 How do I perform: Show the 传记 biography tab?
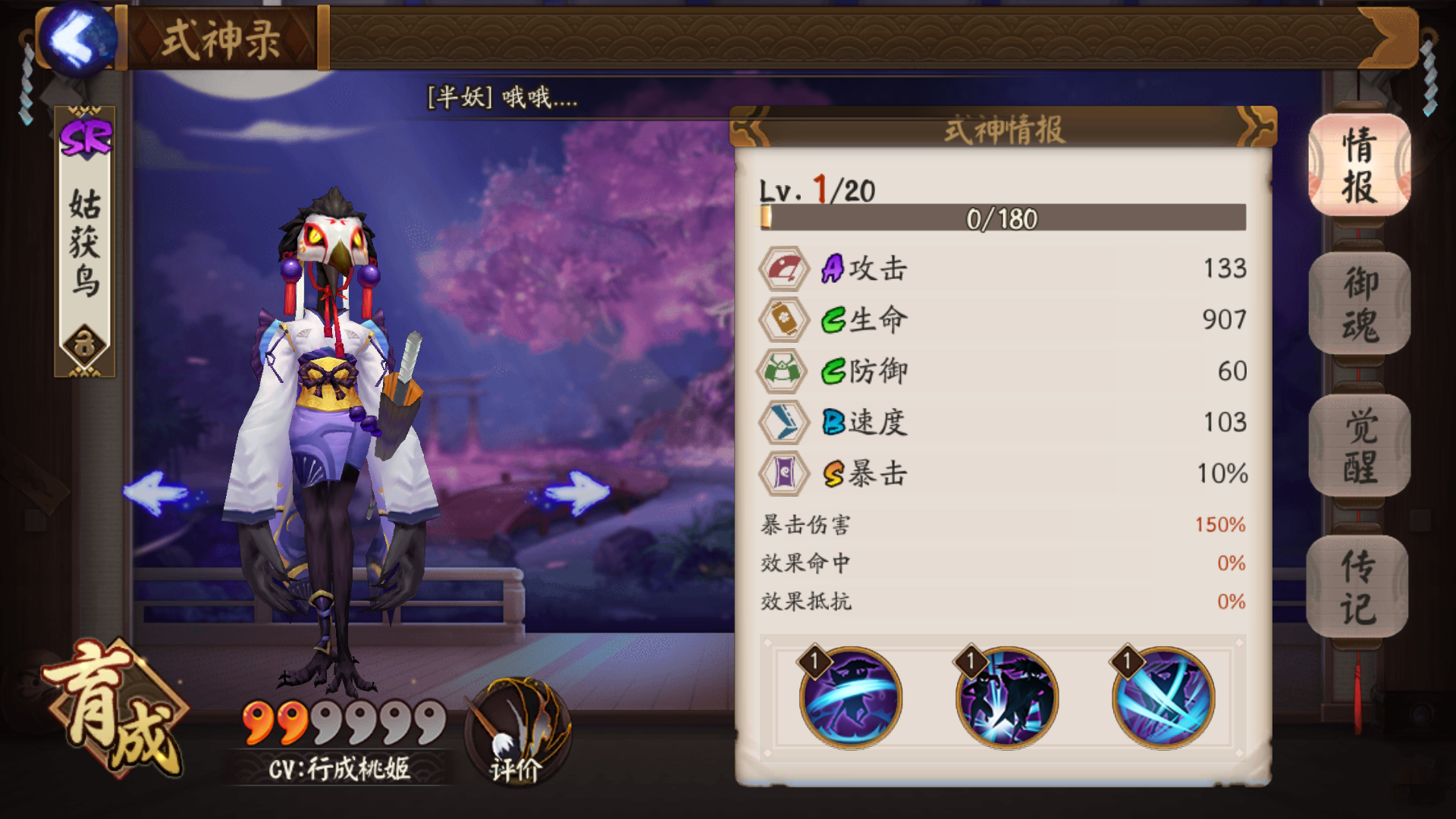[1357, 587]
